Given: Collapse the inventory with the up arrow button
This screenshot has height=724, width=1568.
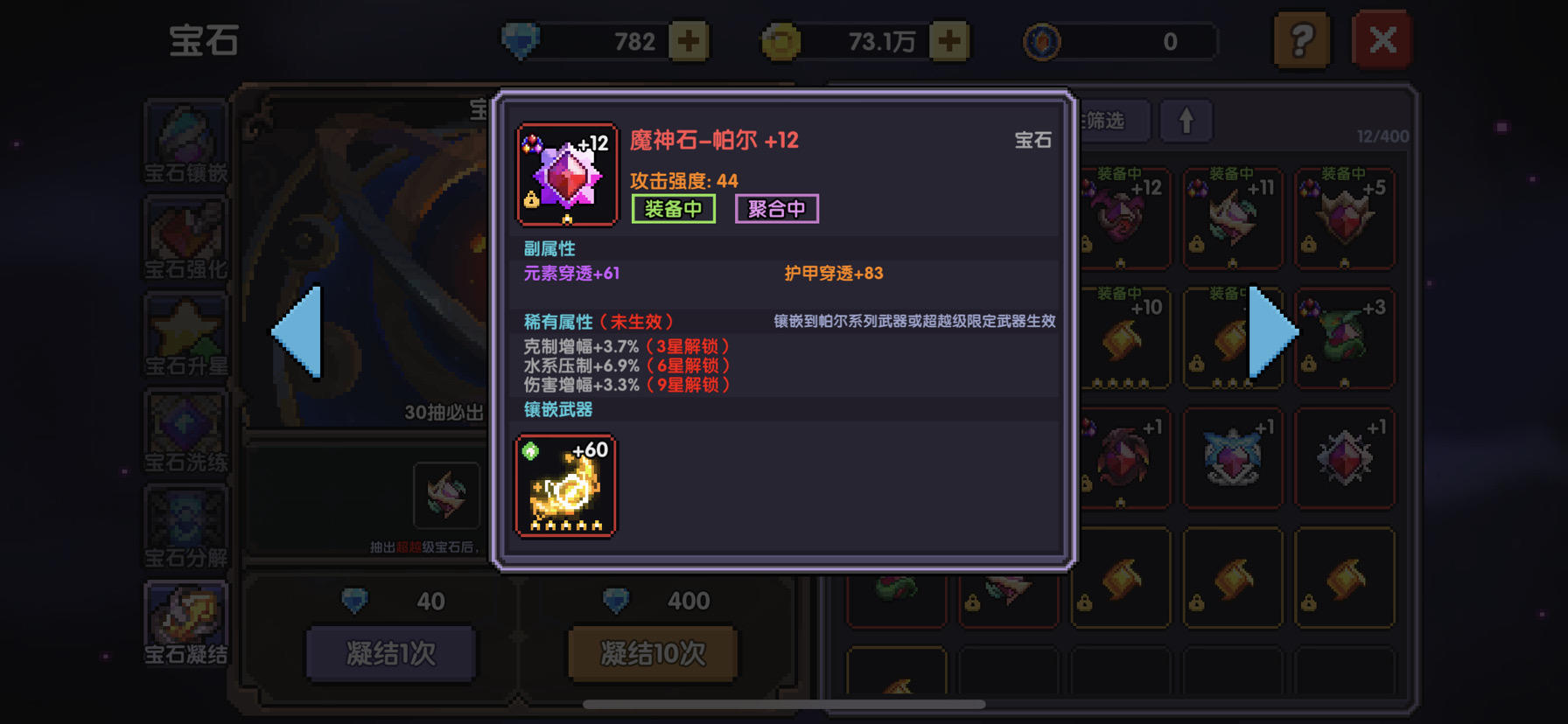Looking at the screenshot, I should (x=1186, y=121).
